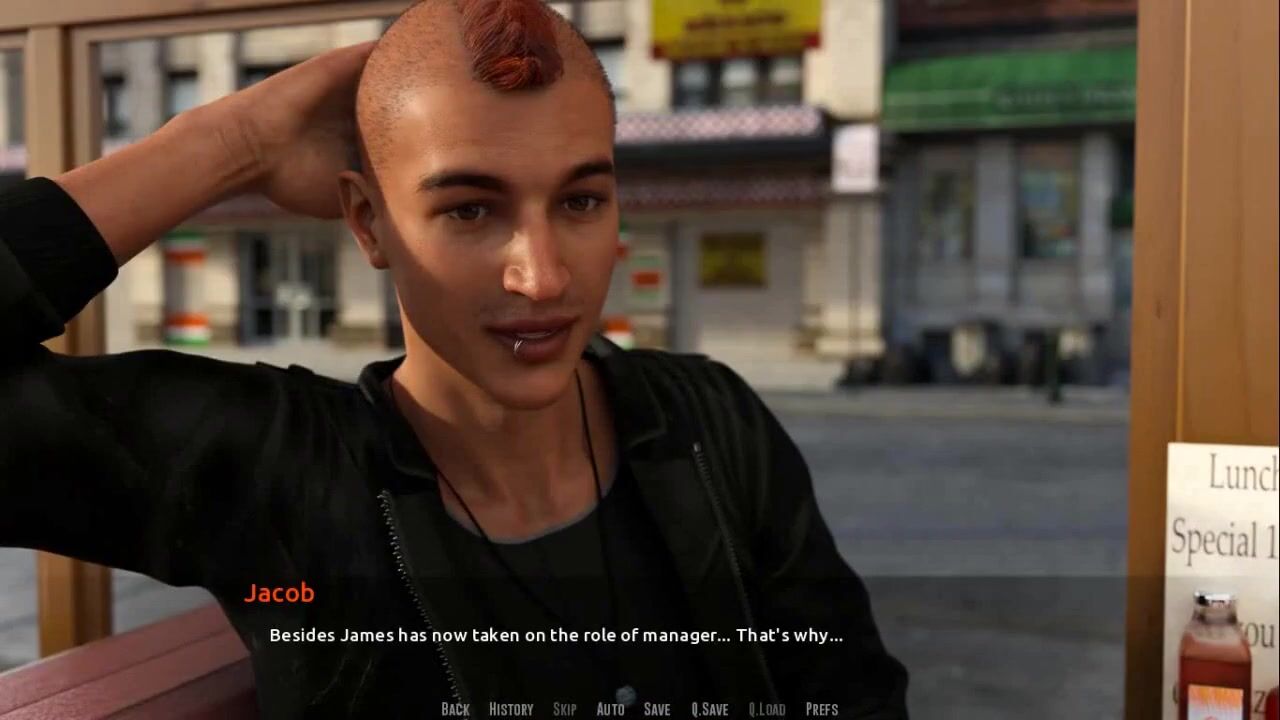
Task: Open the Save menu
Action: pyautogui.click(x=657, y=709)
